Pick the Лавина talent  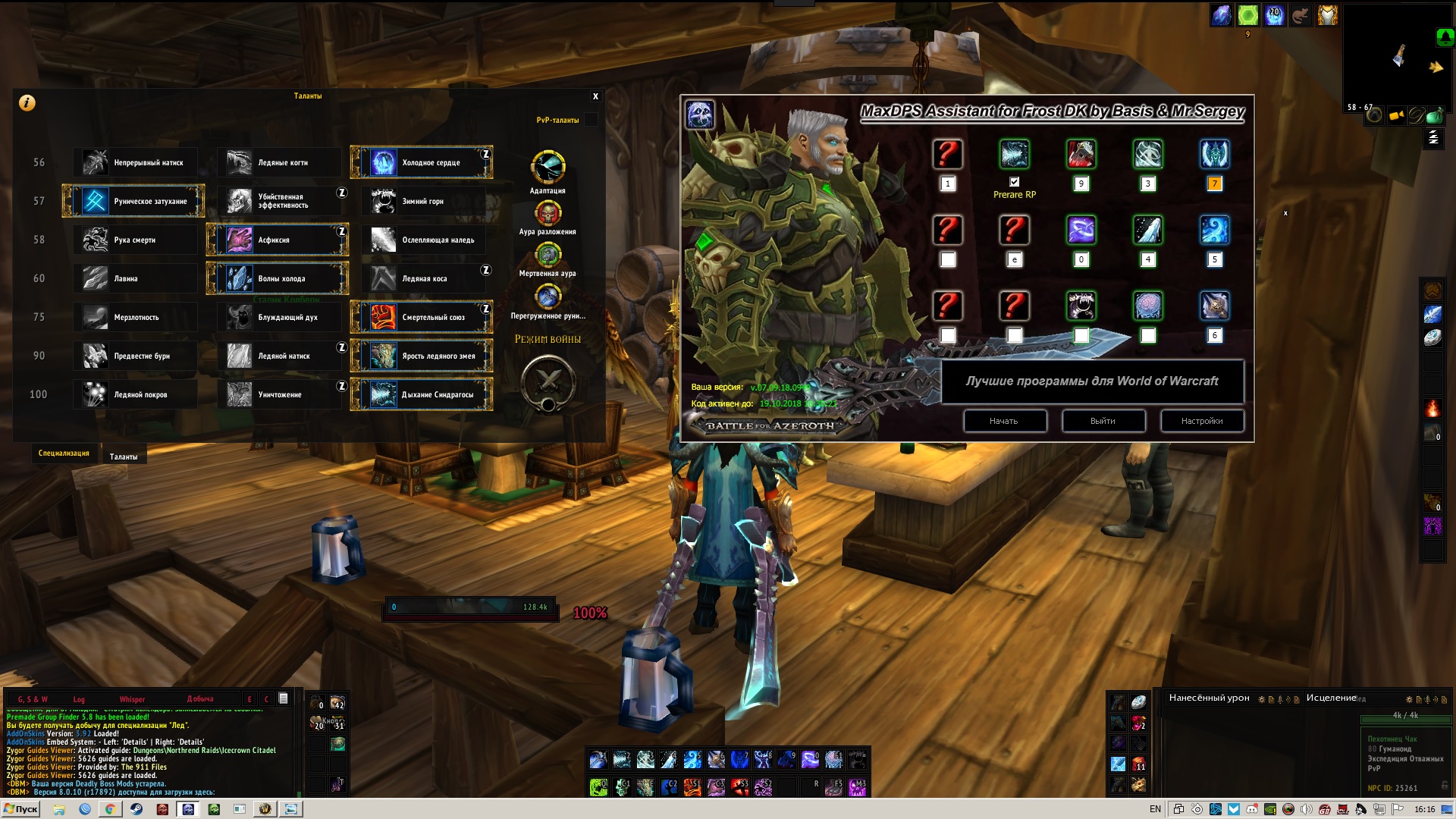[133, 278]
